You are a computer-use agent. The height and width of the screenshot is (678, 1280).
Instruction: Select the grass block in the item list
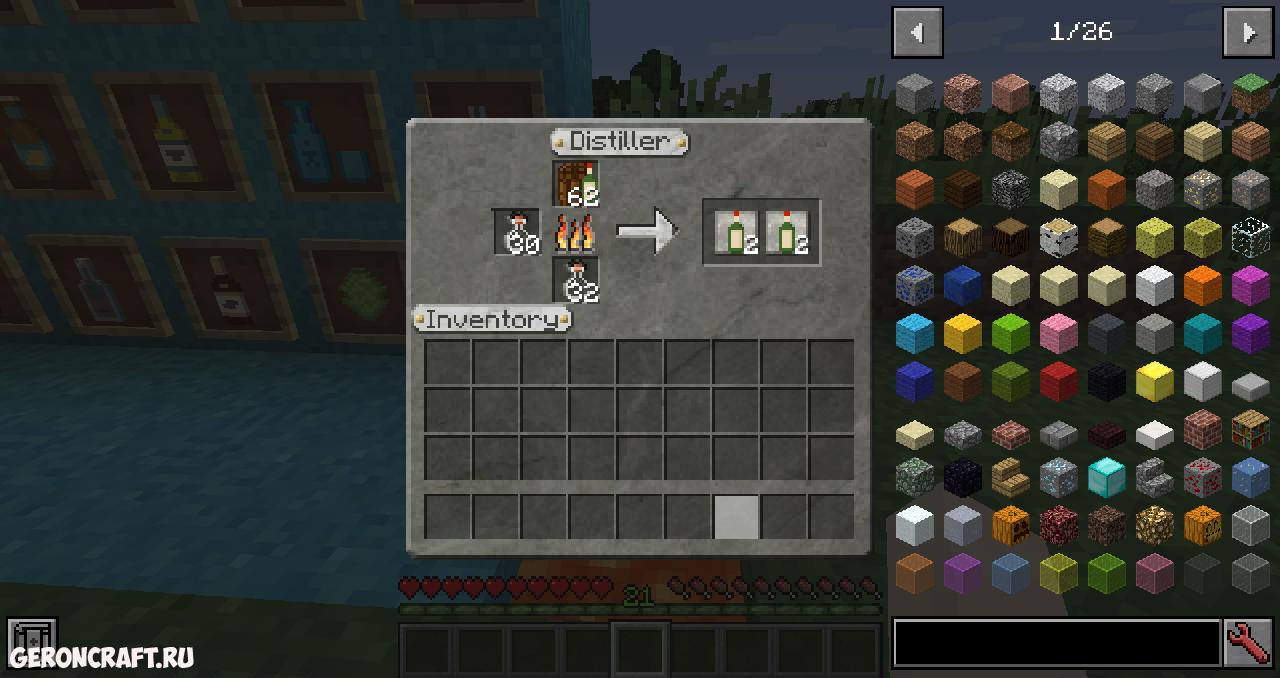[1250, 93]
